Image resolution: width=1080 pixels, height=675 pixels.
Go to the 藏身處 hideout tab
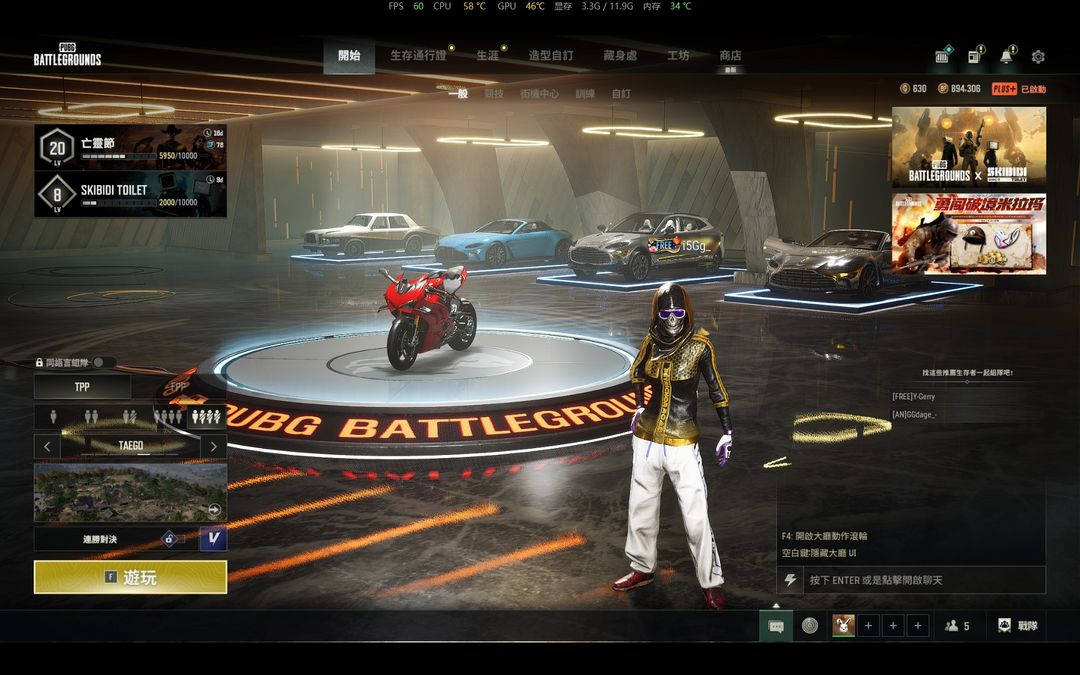[x=620, y=56]
